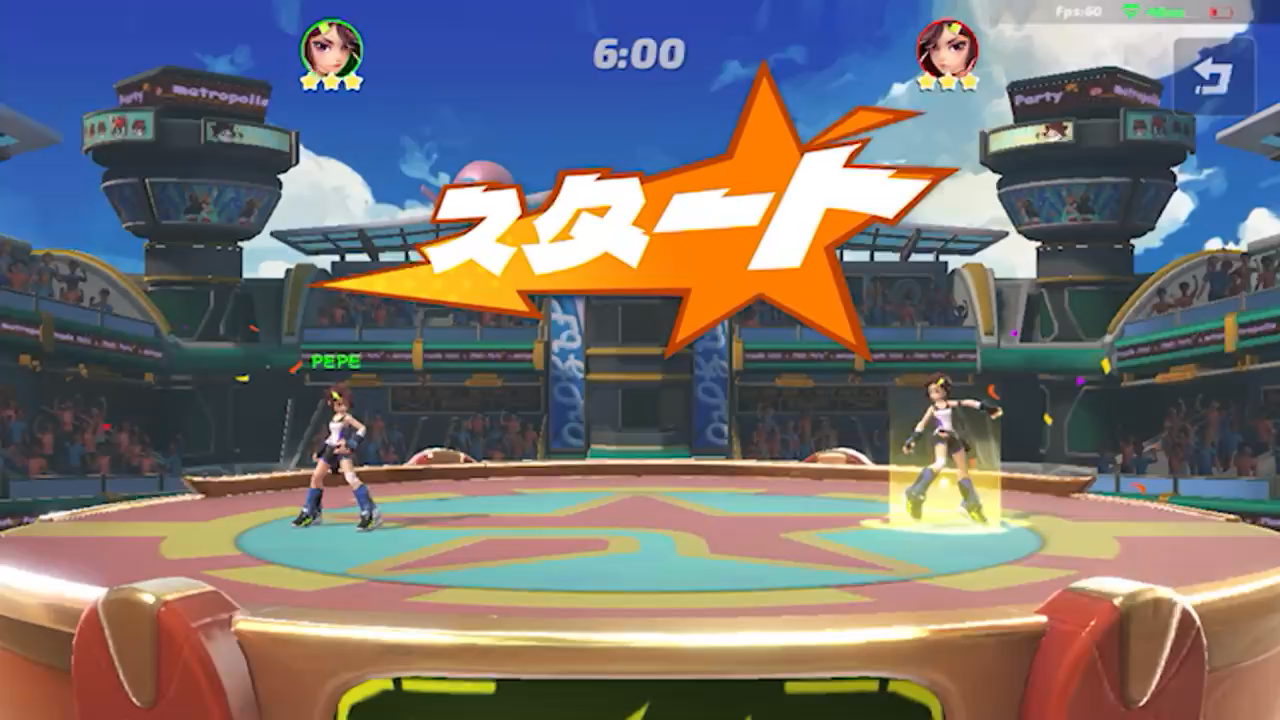Select the glowing character on the right
The height and width of the screenshot is (720, 1280).
(x=943, y=450)
